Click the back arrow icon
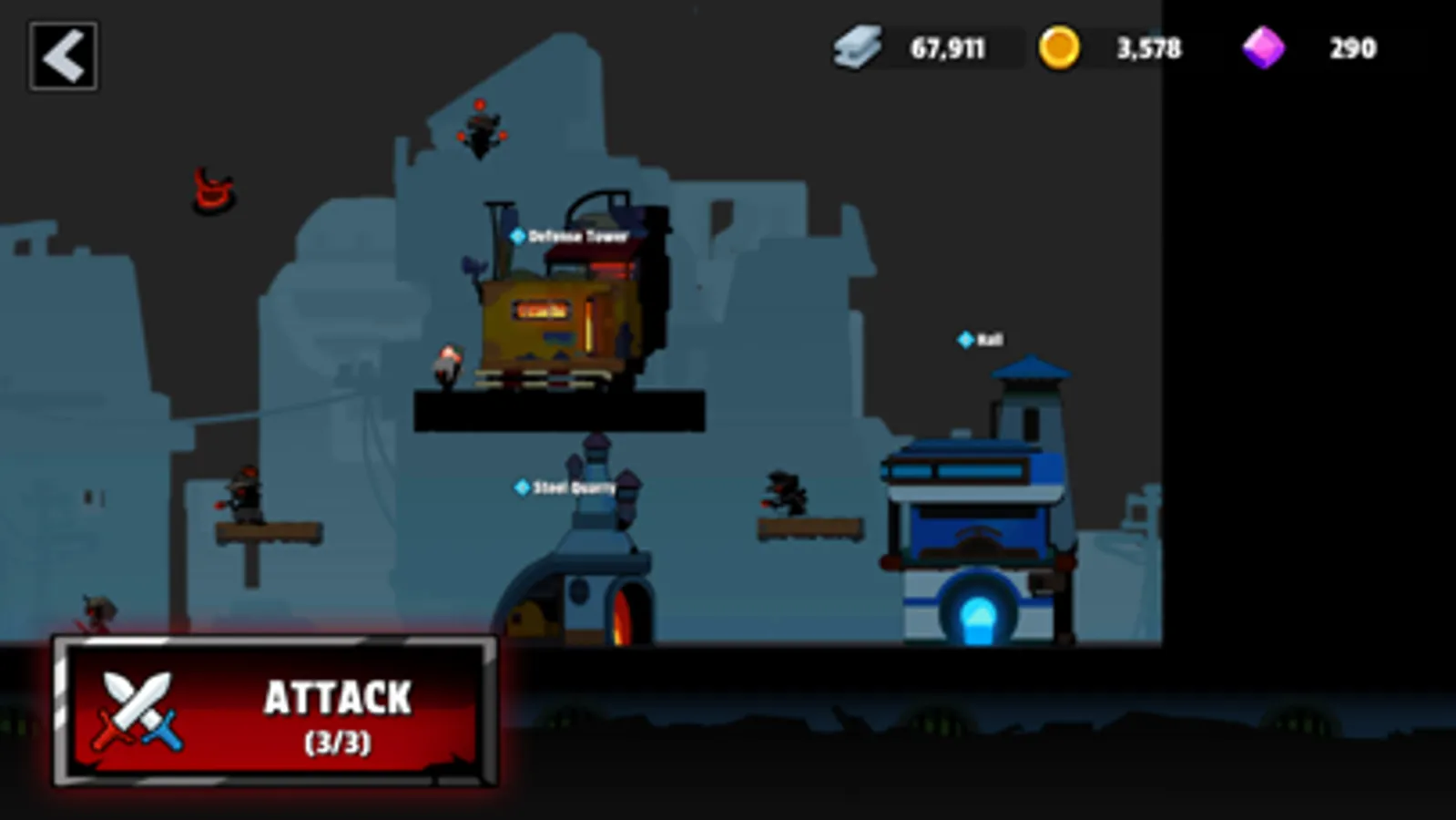Image resolution: width=1456 pixels, height=820 pixels. point(63,56)
